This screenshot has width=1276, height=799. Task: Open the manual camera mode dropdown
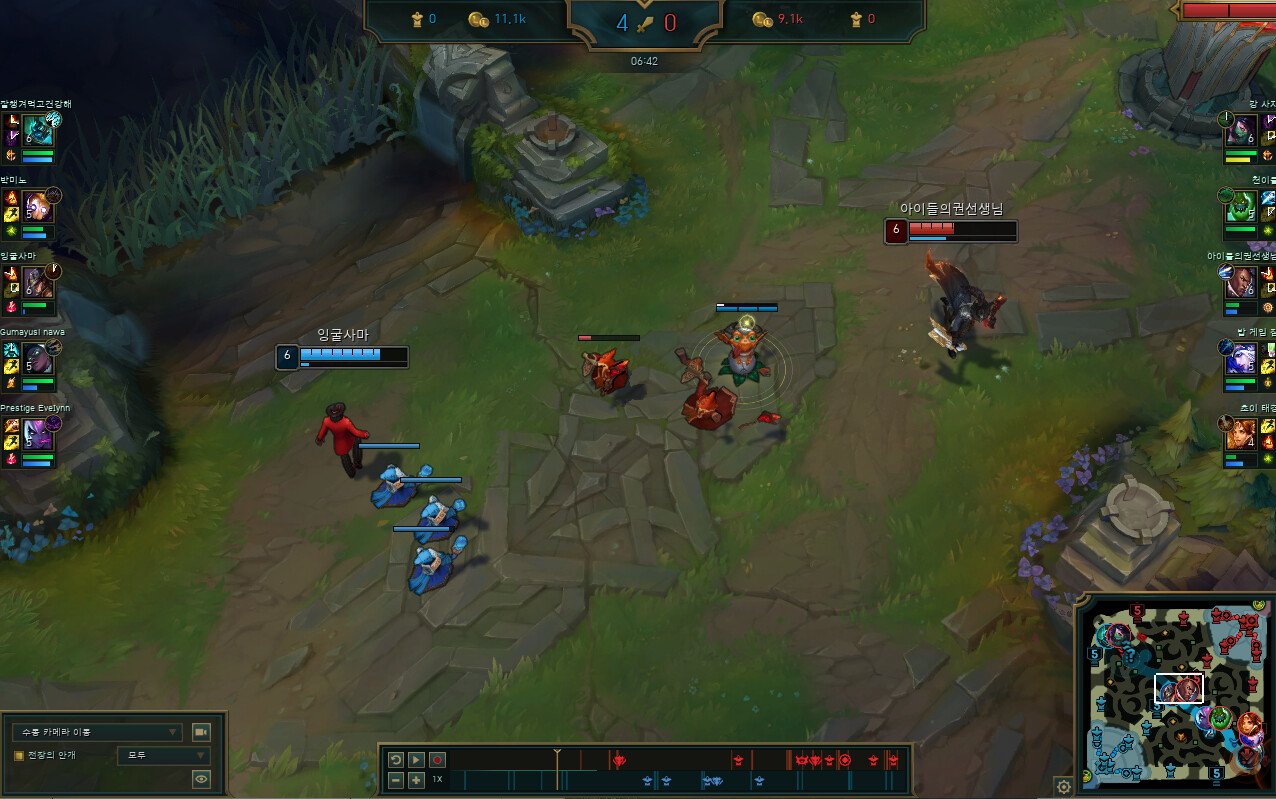coord(97,732)
